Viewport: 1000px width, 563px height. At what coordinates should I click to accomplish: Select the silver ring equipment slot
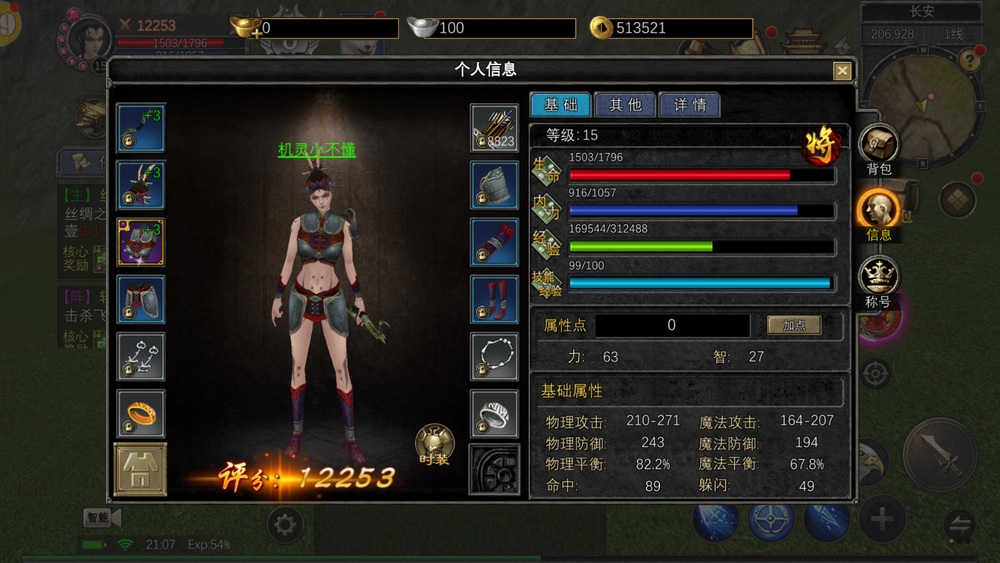coord(495,414)
